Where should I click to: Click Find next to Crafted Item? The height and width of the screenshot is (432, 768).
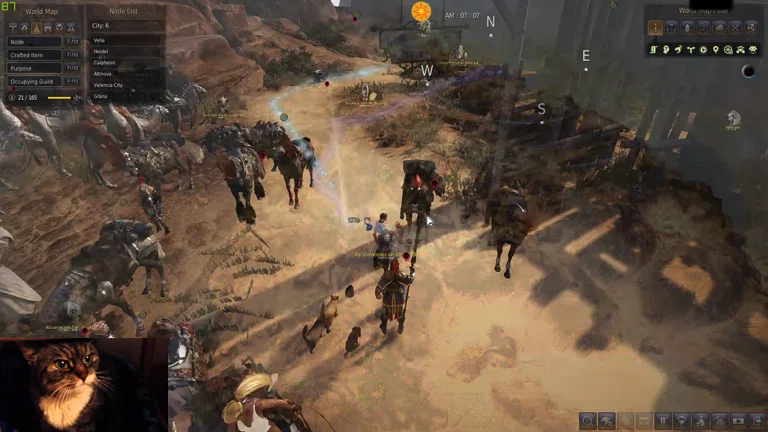[72, 55]
